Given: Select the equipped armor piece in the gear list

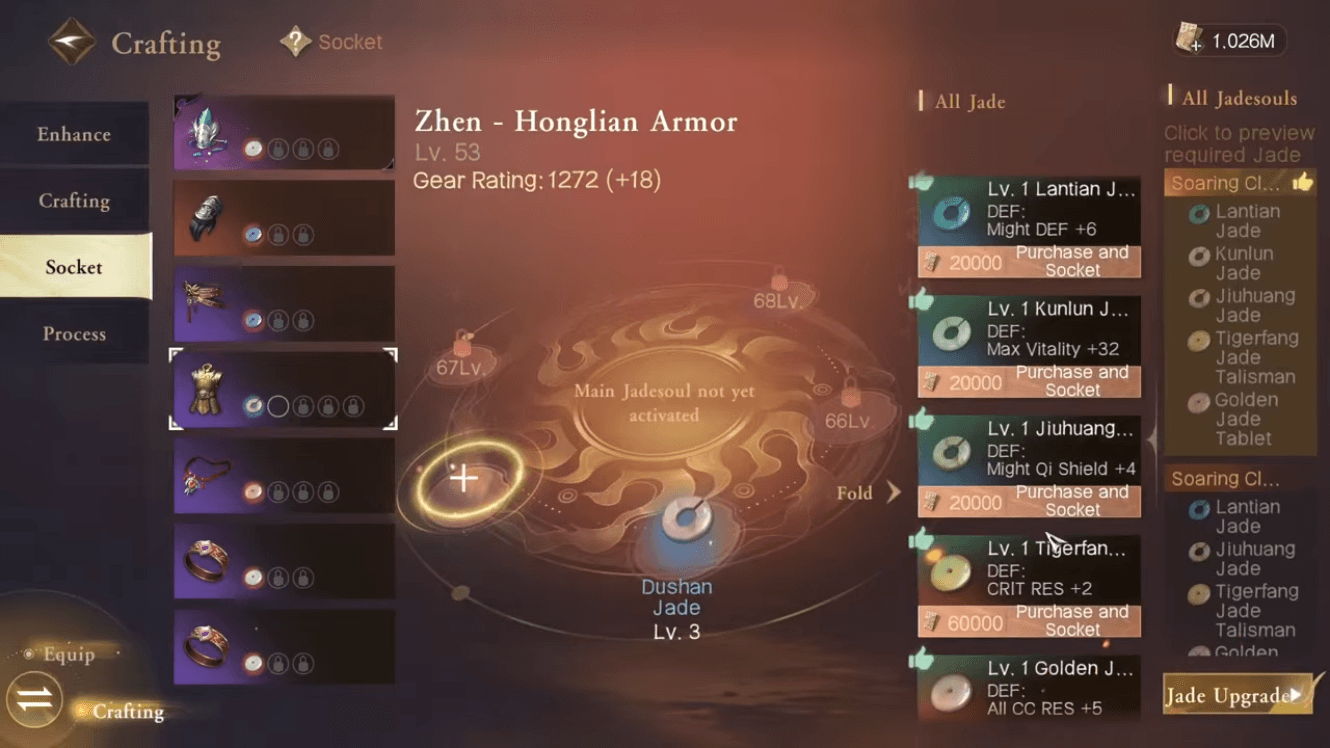Looking at the screenshot, I should pos(281,390).
